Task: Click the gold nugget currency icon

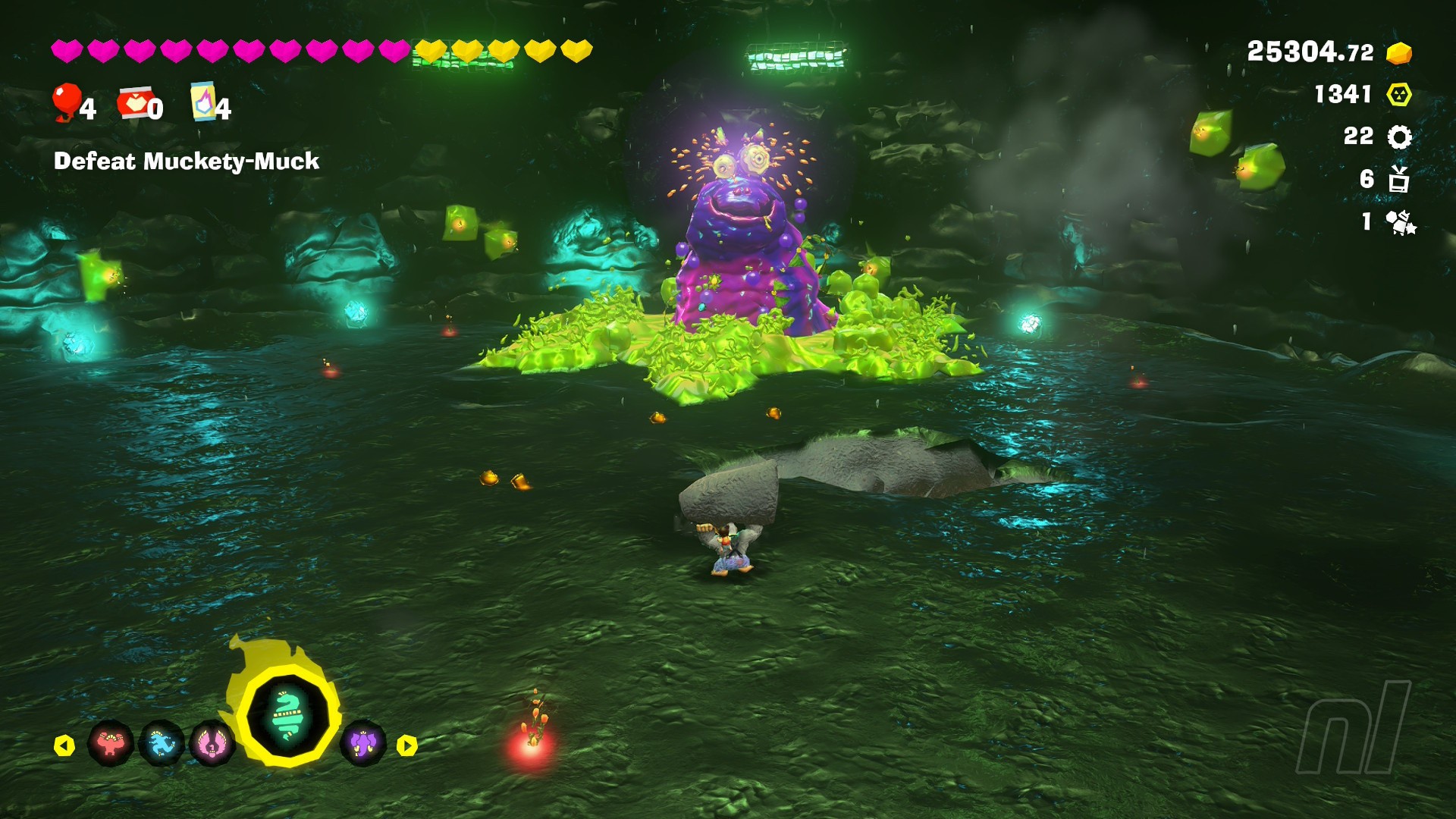Action: 1399,53
